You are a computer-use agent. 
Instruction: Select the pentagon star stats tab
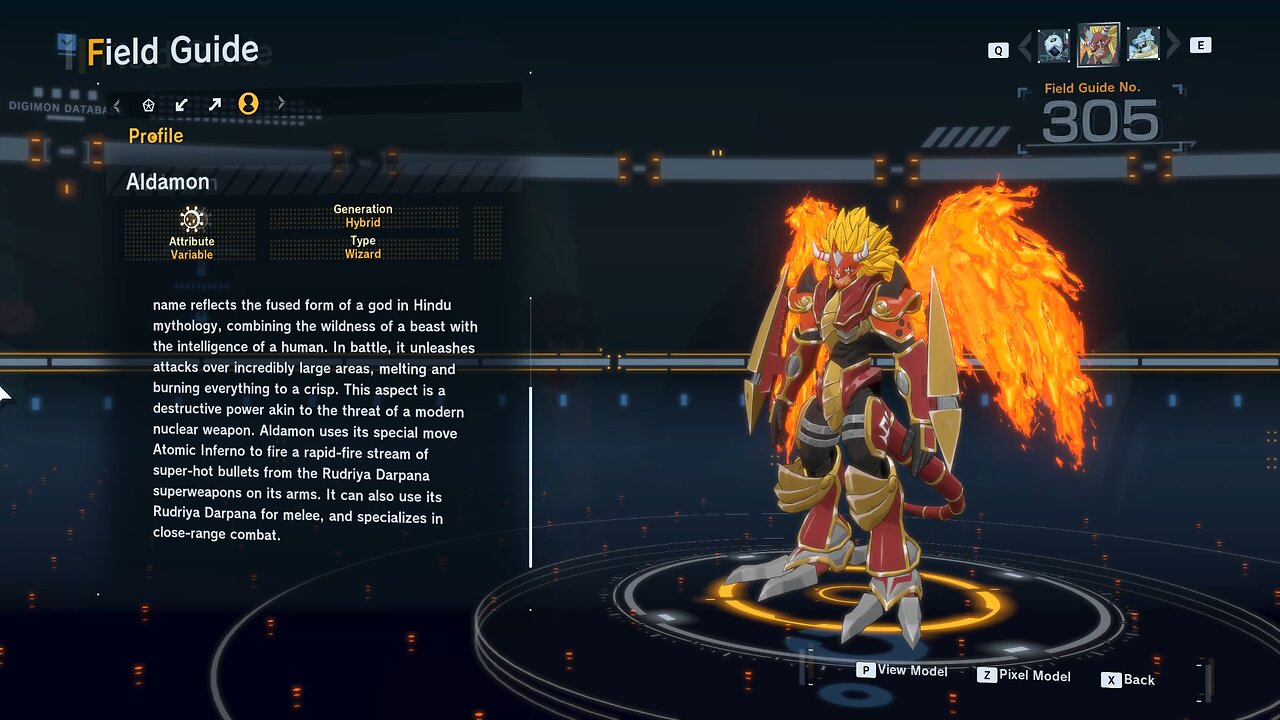[149, 104]
